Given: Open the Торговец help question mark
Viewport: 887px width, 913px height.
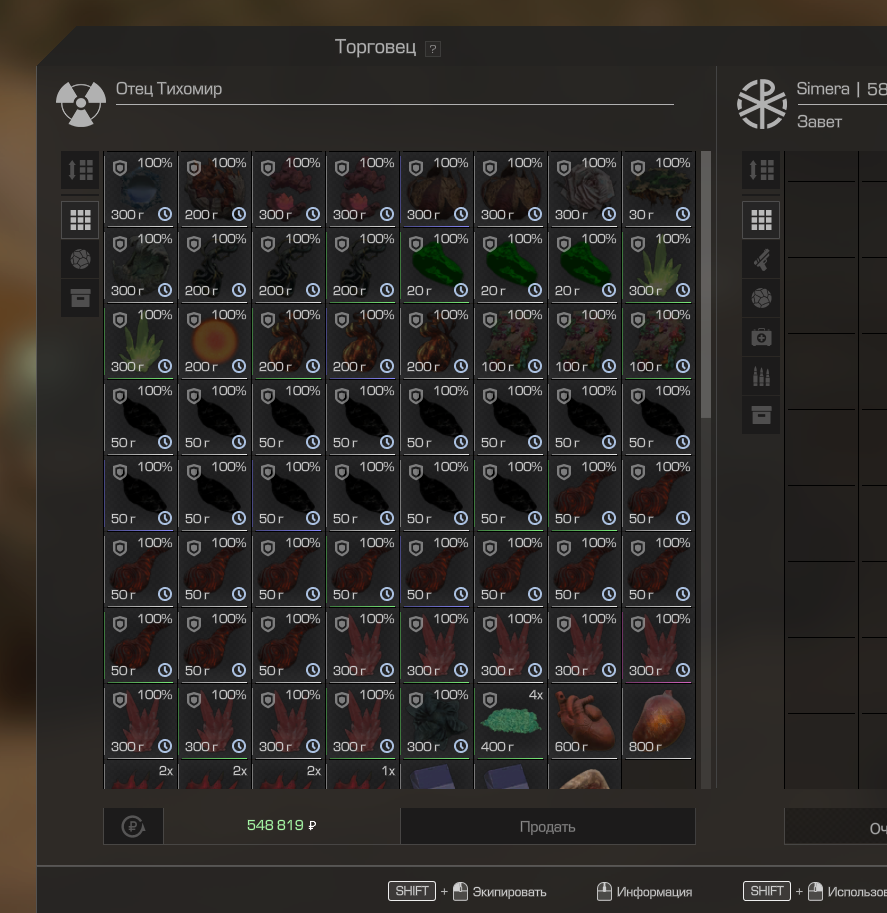Looking at the screenshot, I should click(432, 49).
